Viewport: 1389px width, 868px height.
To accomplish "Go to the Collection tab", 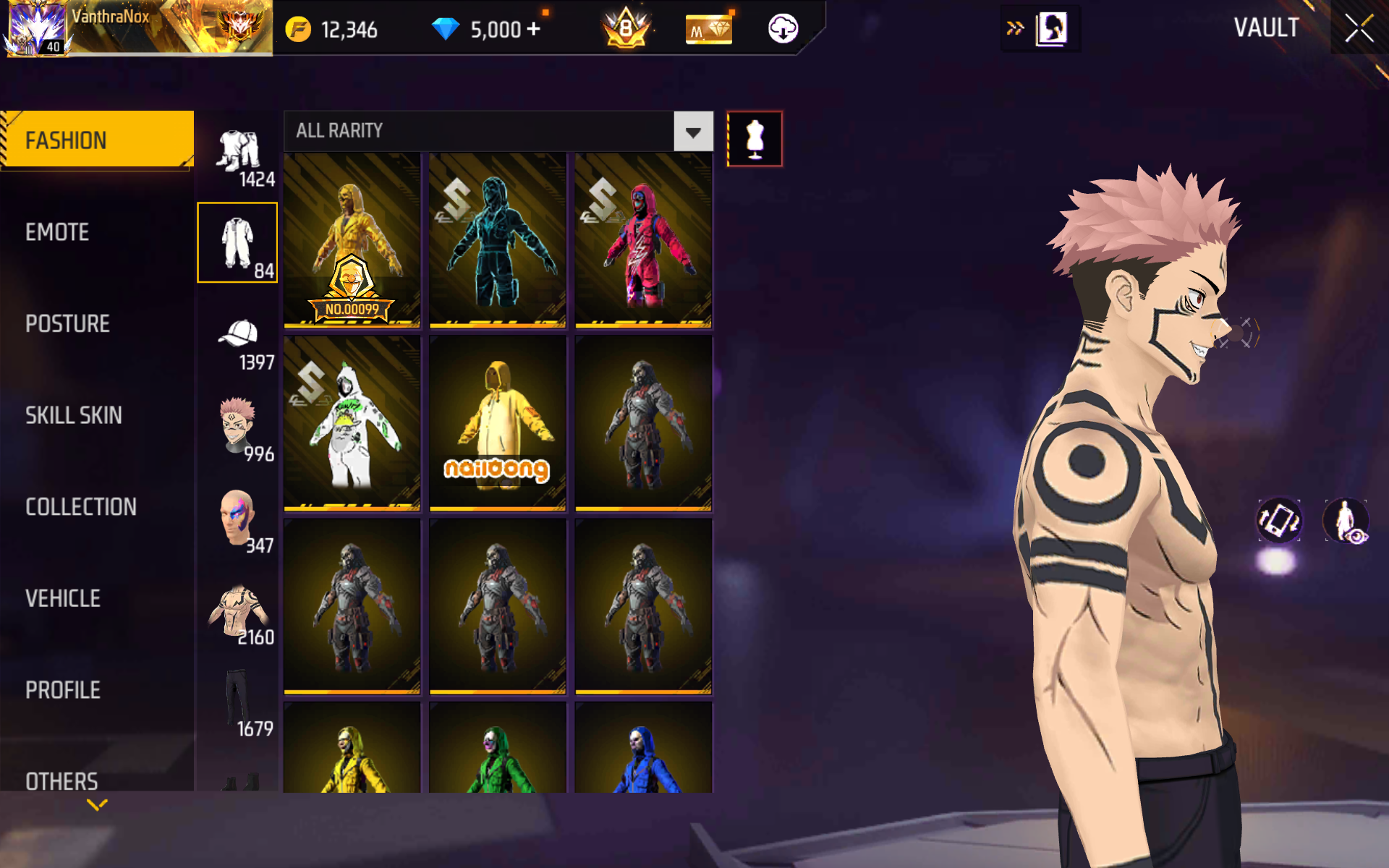I will (80, 507).
